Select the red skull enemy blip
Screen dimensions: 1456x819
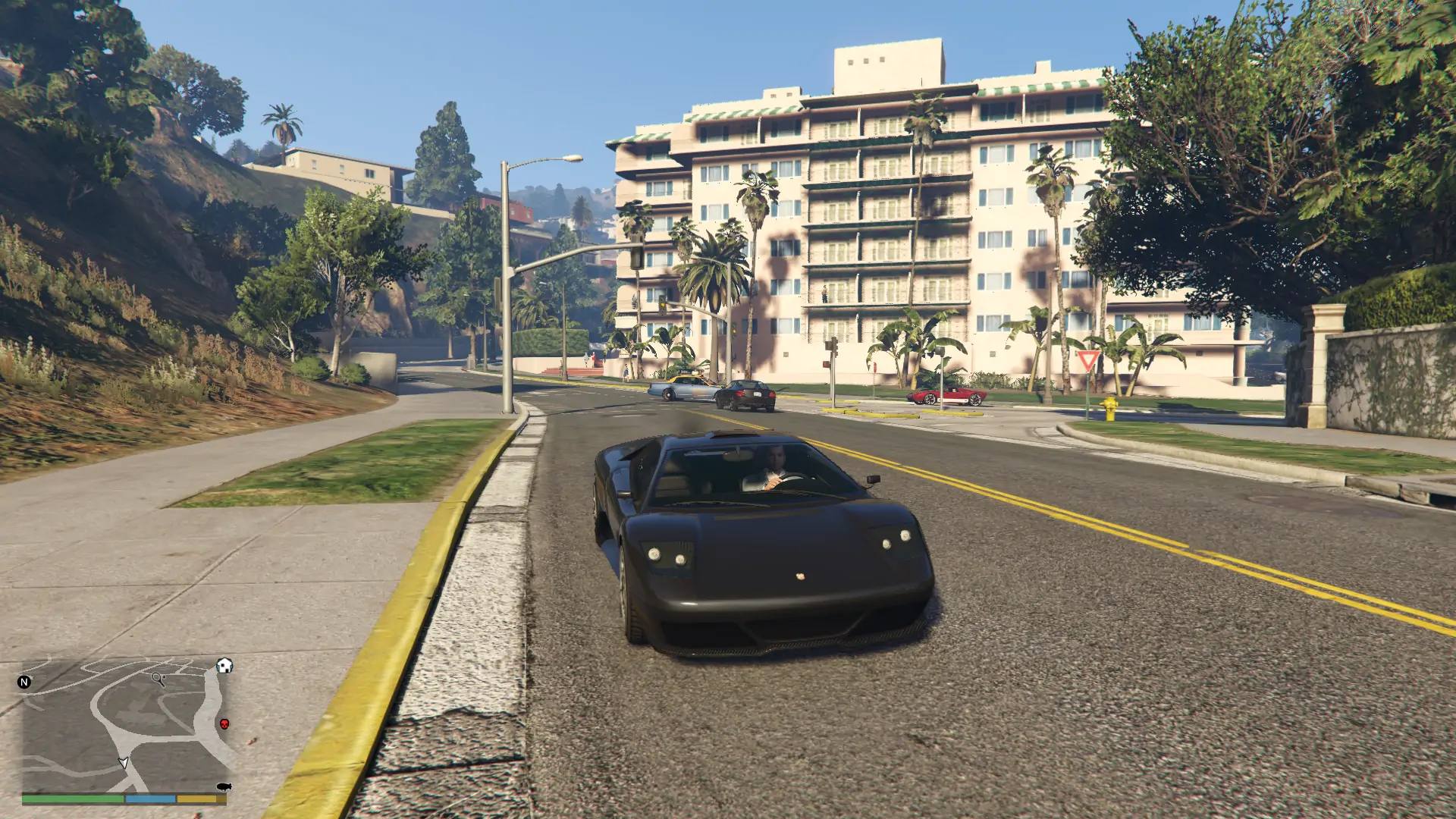click(x=225, y=725)
